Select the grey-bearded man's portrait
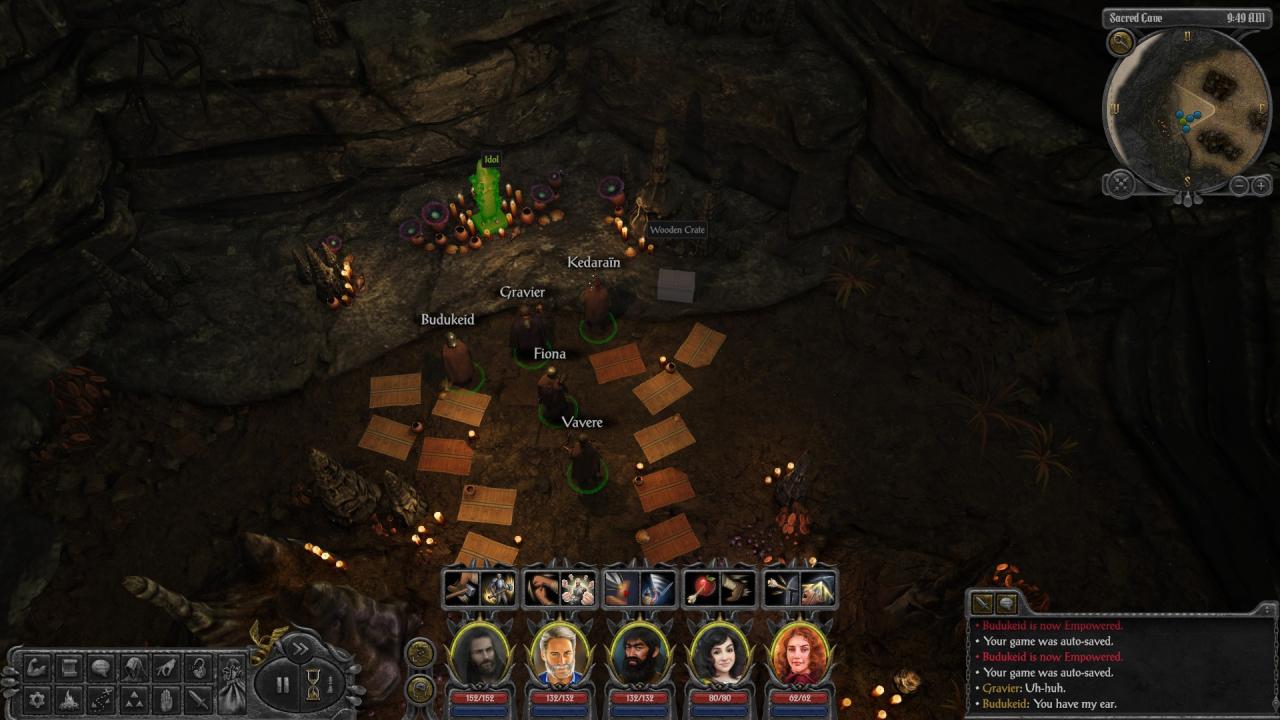Screen dimensions: 1280x720 [559, 653]
